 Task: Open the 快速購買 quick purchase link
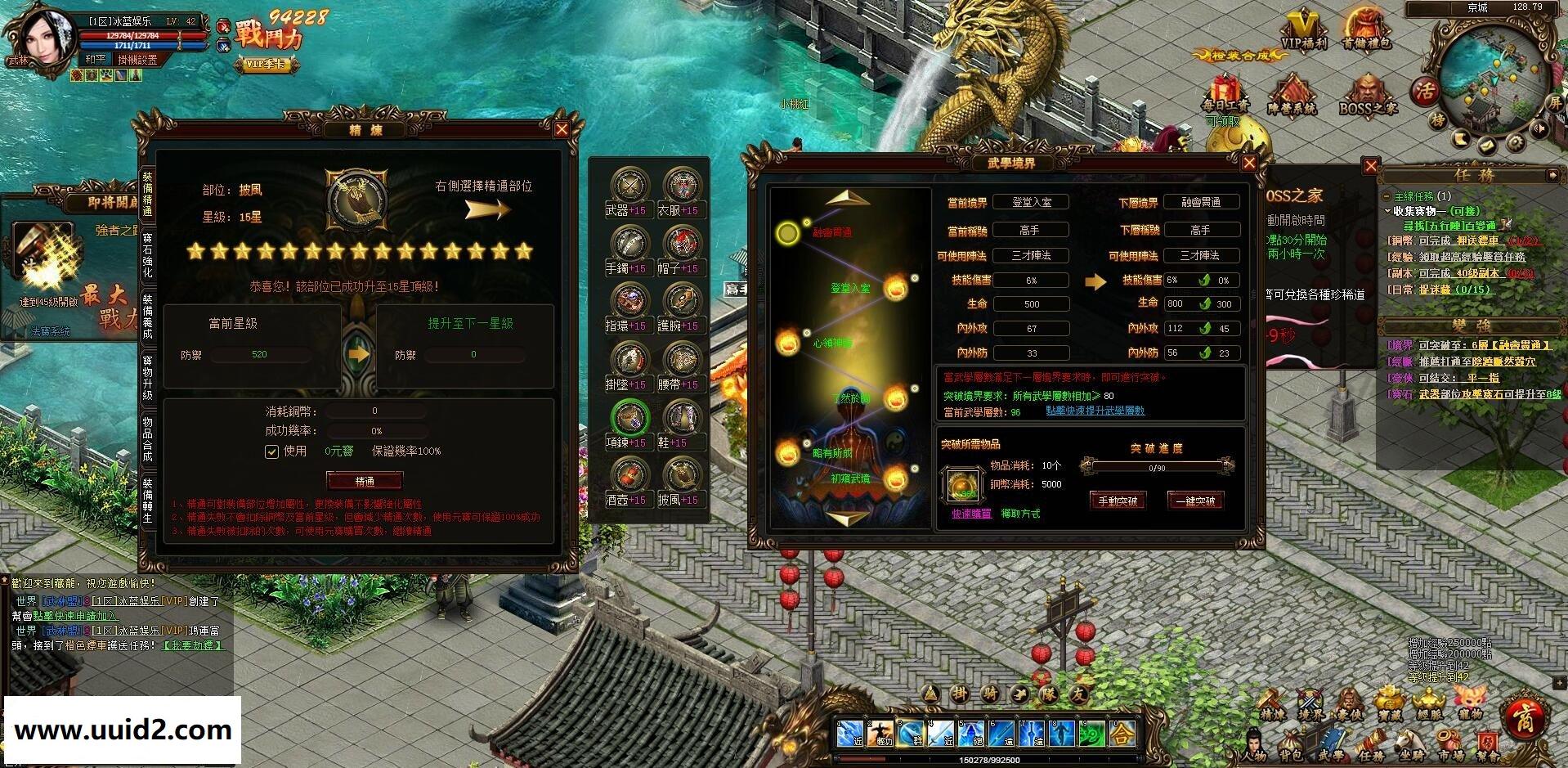point(971,514)
